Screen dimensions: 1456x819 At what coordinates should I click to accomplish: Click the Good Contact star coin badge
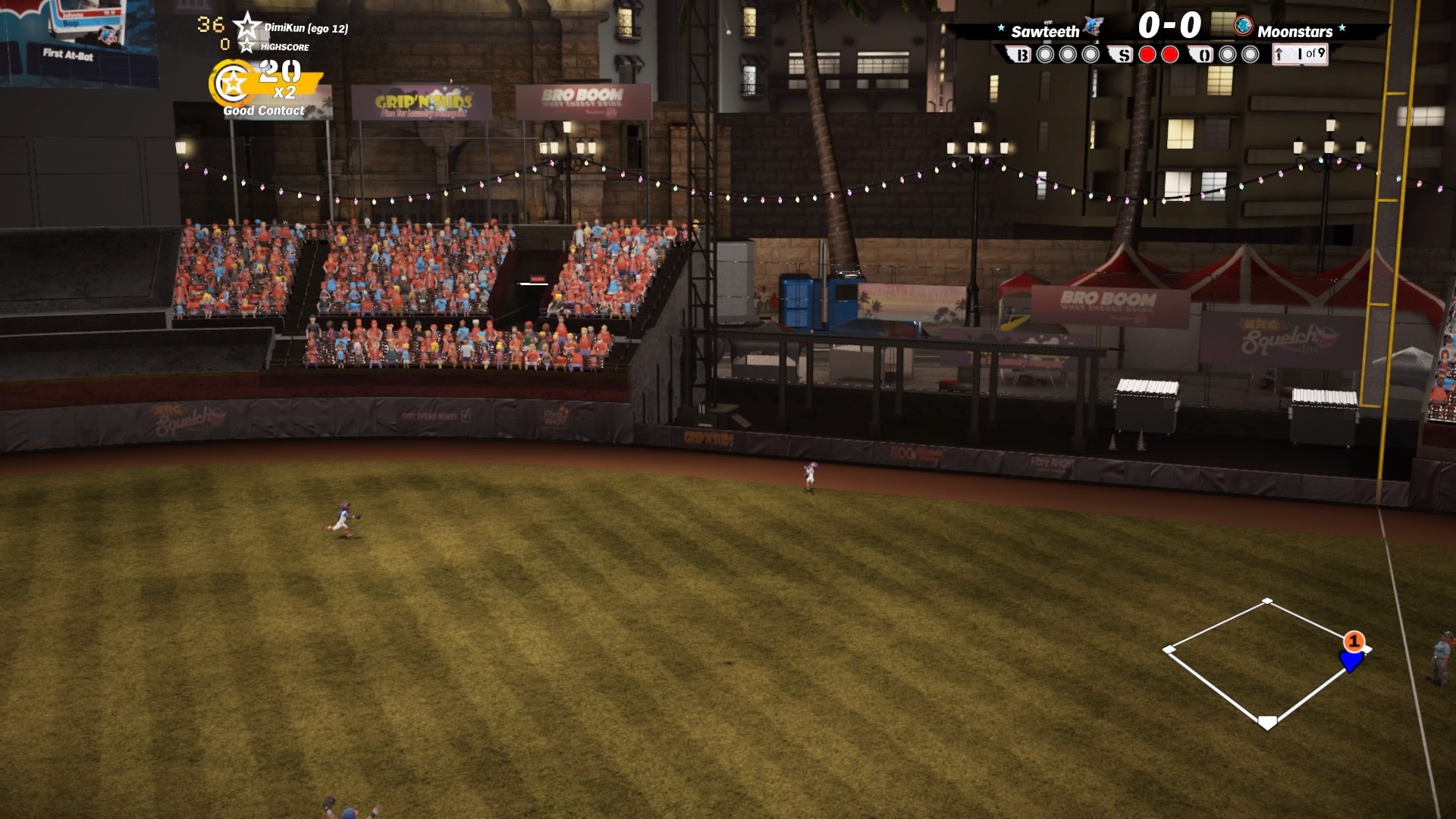click(x=232, y=83)
